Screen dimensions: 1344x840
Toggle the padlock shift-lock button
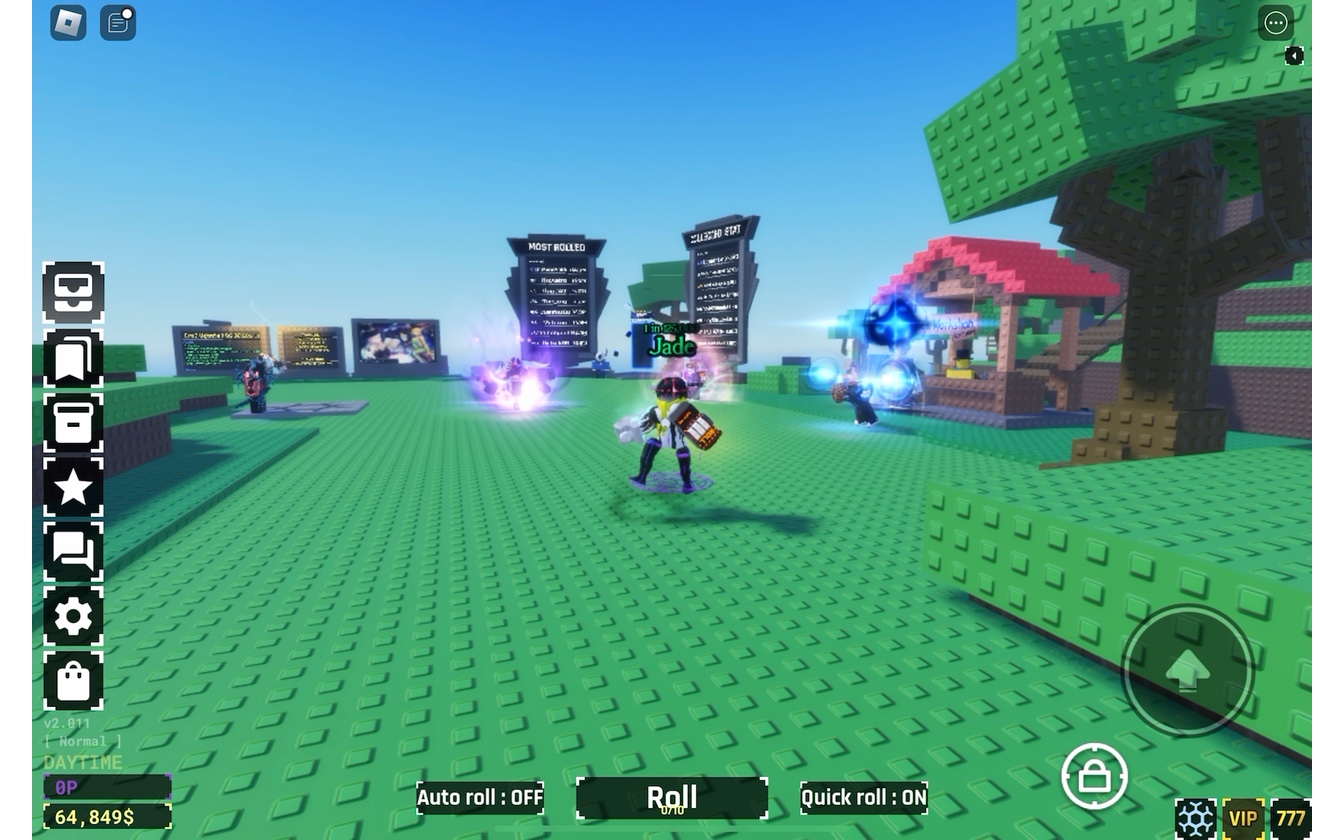[x=1094, y=776]
